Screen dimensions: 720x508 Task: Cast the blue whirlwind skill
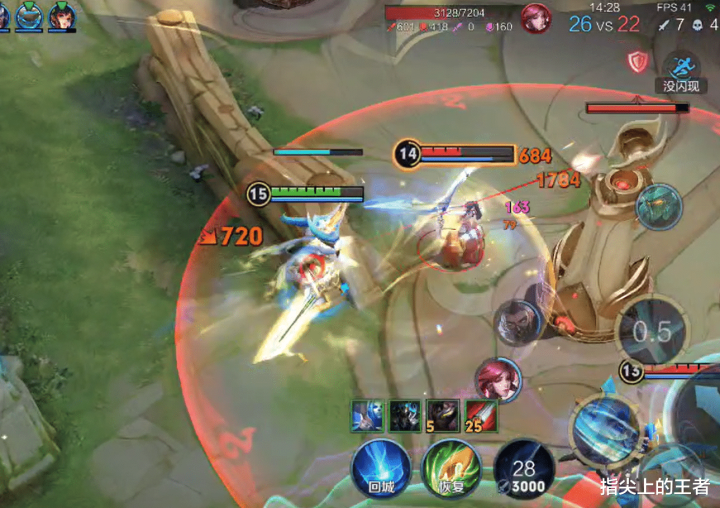click(603, 427)
